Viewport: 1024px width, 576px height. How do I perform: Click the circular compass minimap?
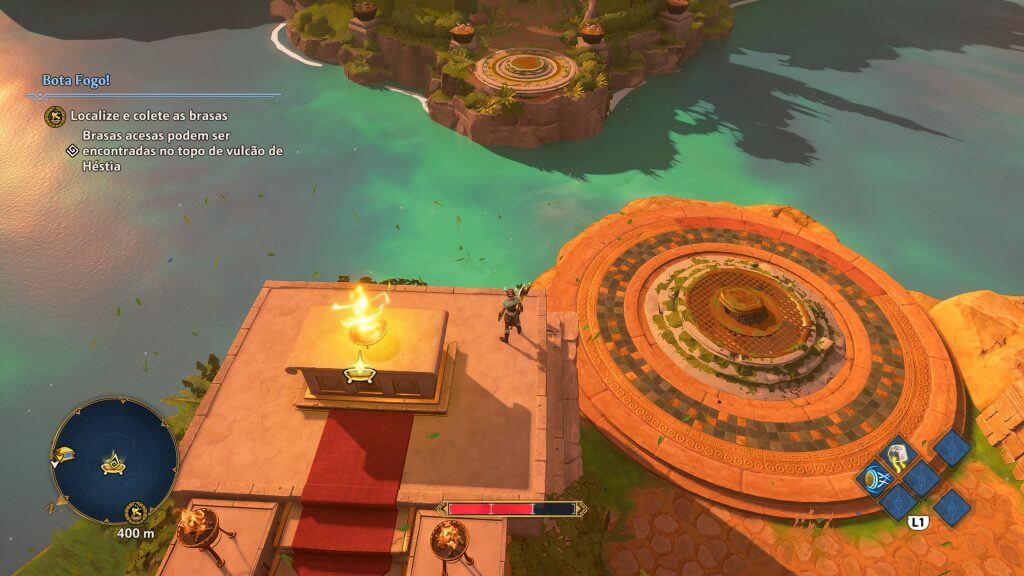114,461
